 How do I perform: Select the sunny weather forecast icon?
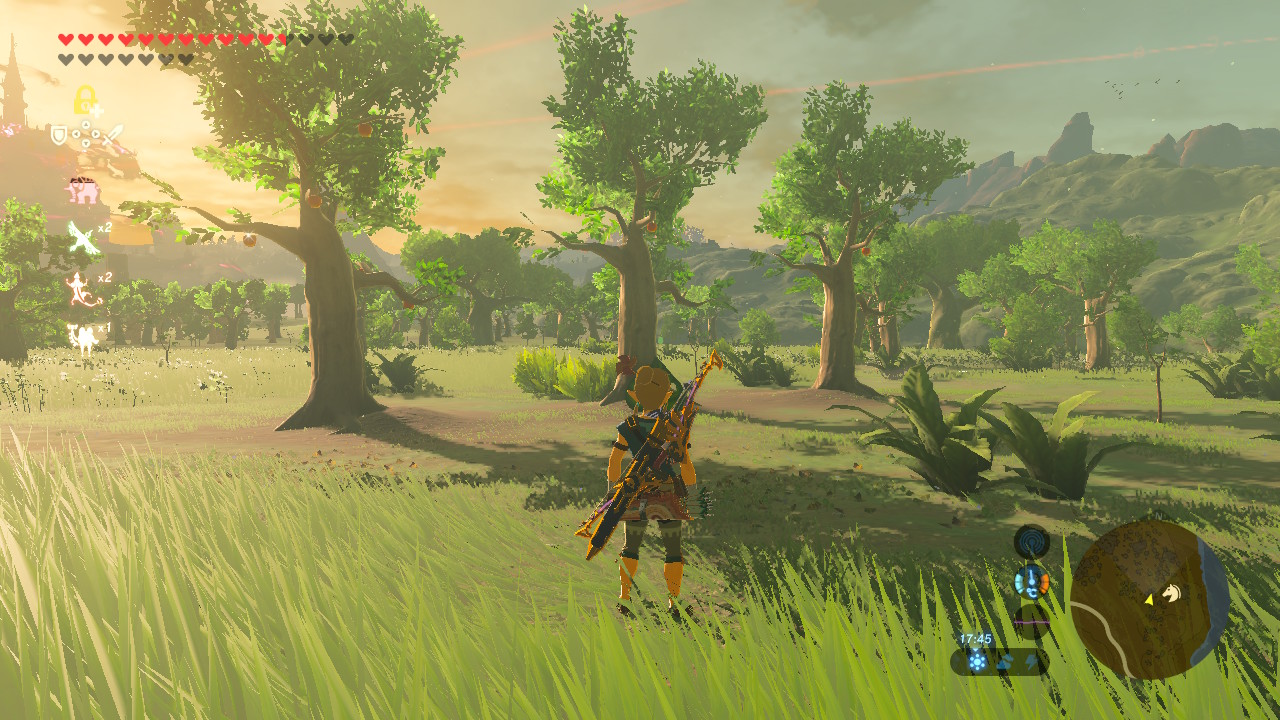coord(977,661)
